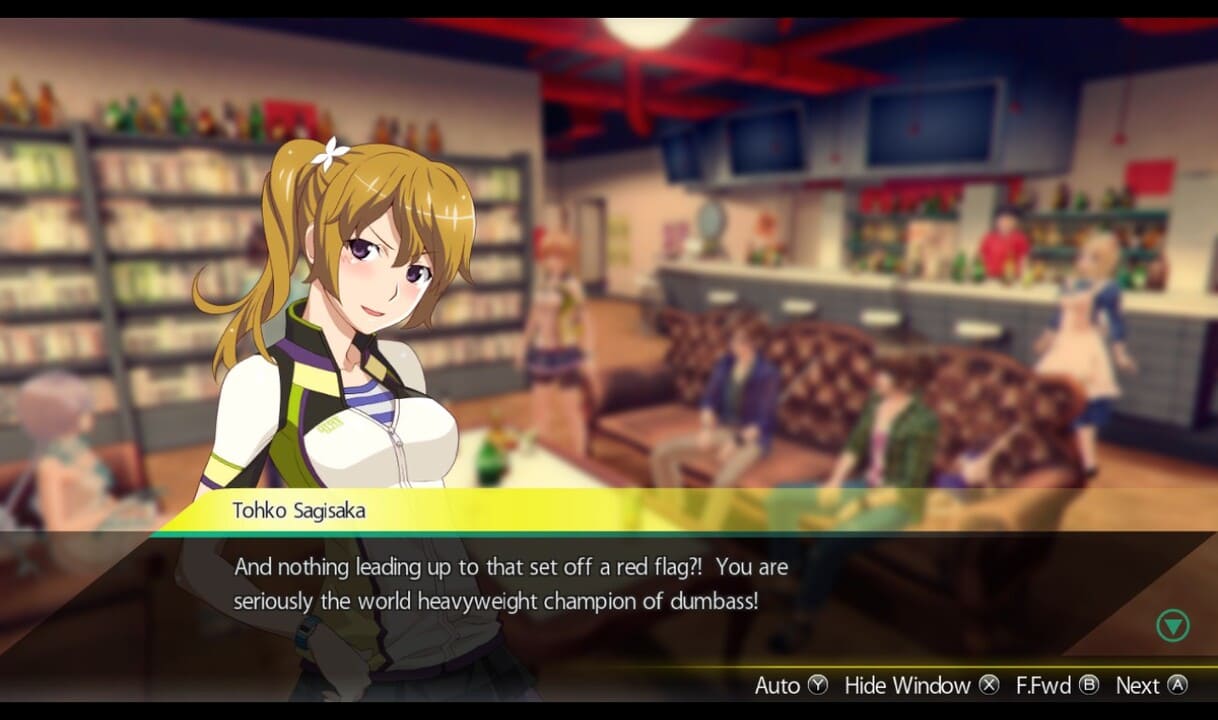Choose the Hide Window option

(921, 685)
